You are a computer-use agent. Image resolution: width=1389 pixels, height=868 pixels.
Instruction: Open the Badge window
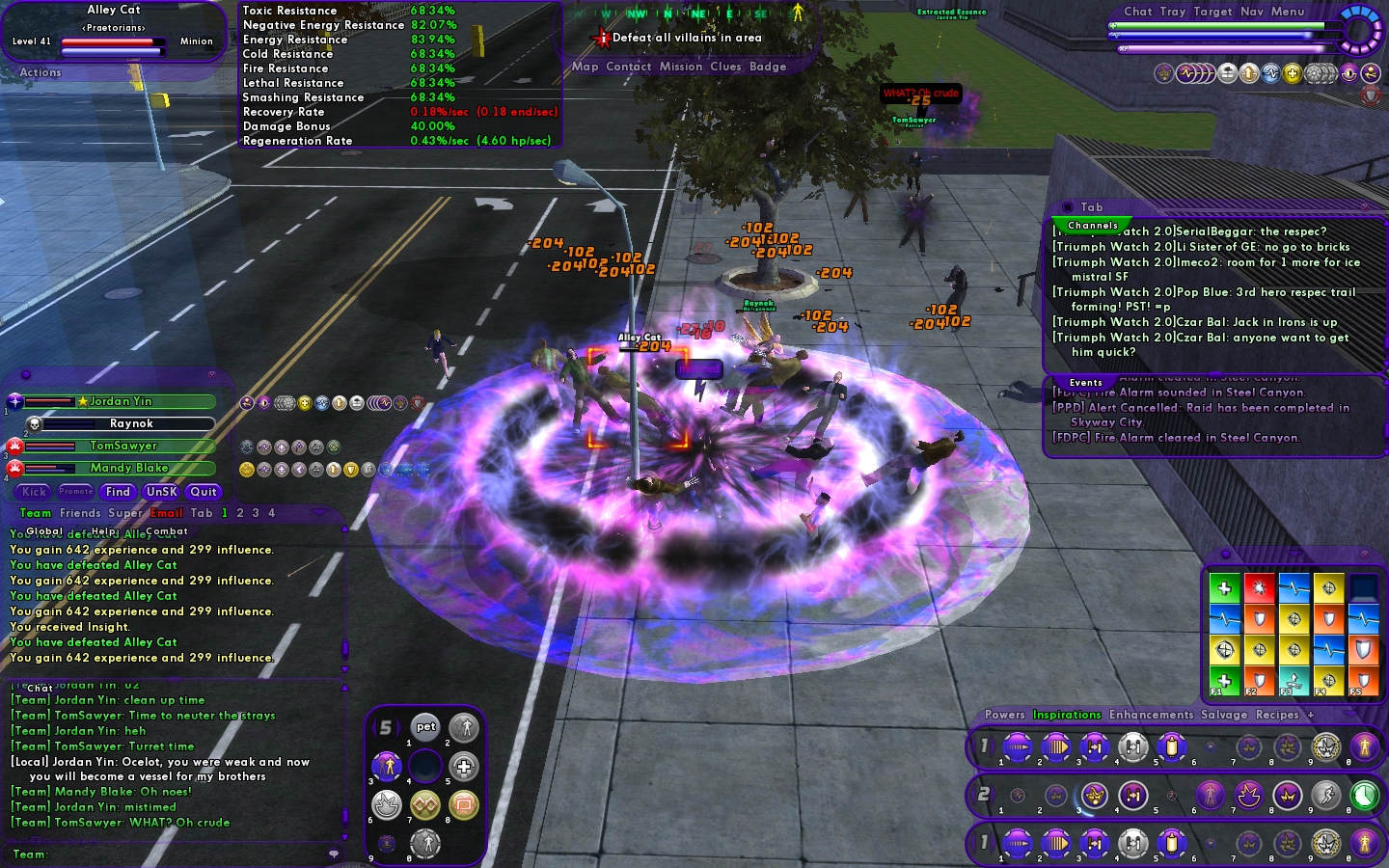point(768,67)
